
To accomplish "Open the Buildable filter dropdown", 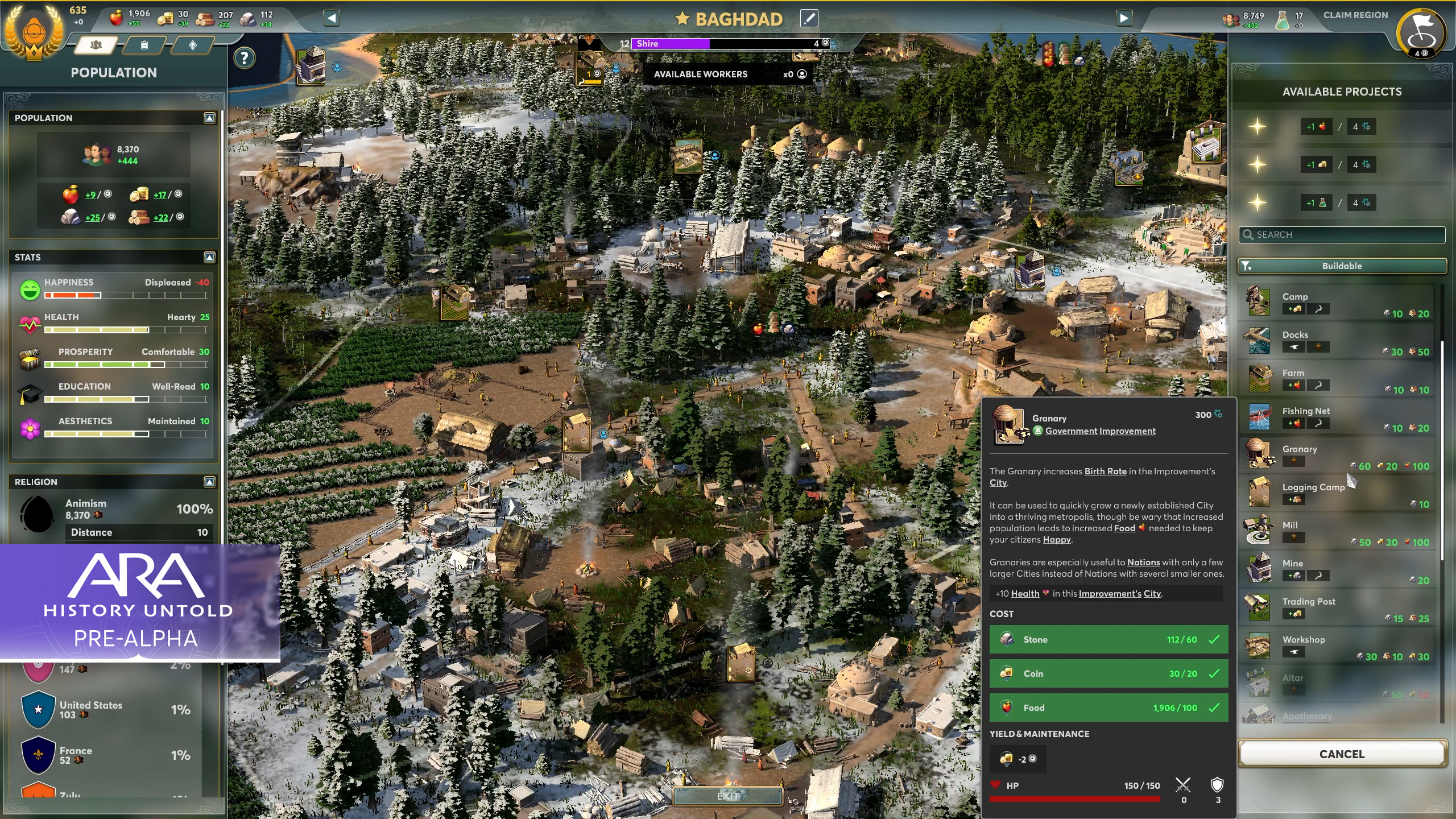I will point(1342,266).
